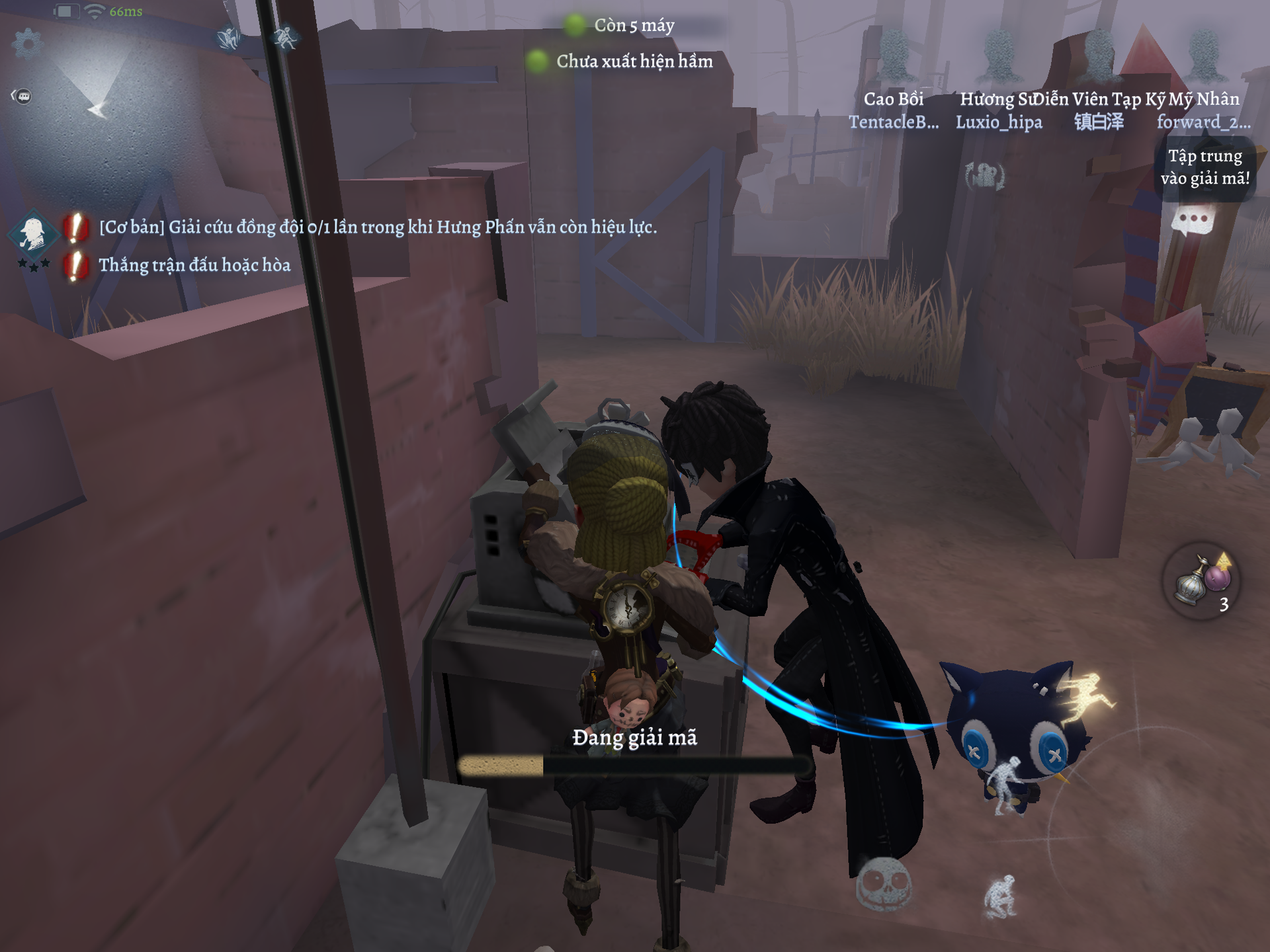The height and width of the screenshot is (952, 1270).
Task: View the running figure persona trait icon
Action: [x=285, y=38]
